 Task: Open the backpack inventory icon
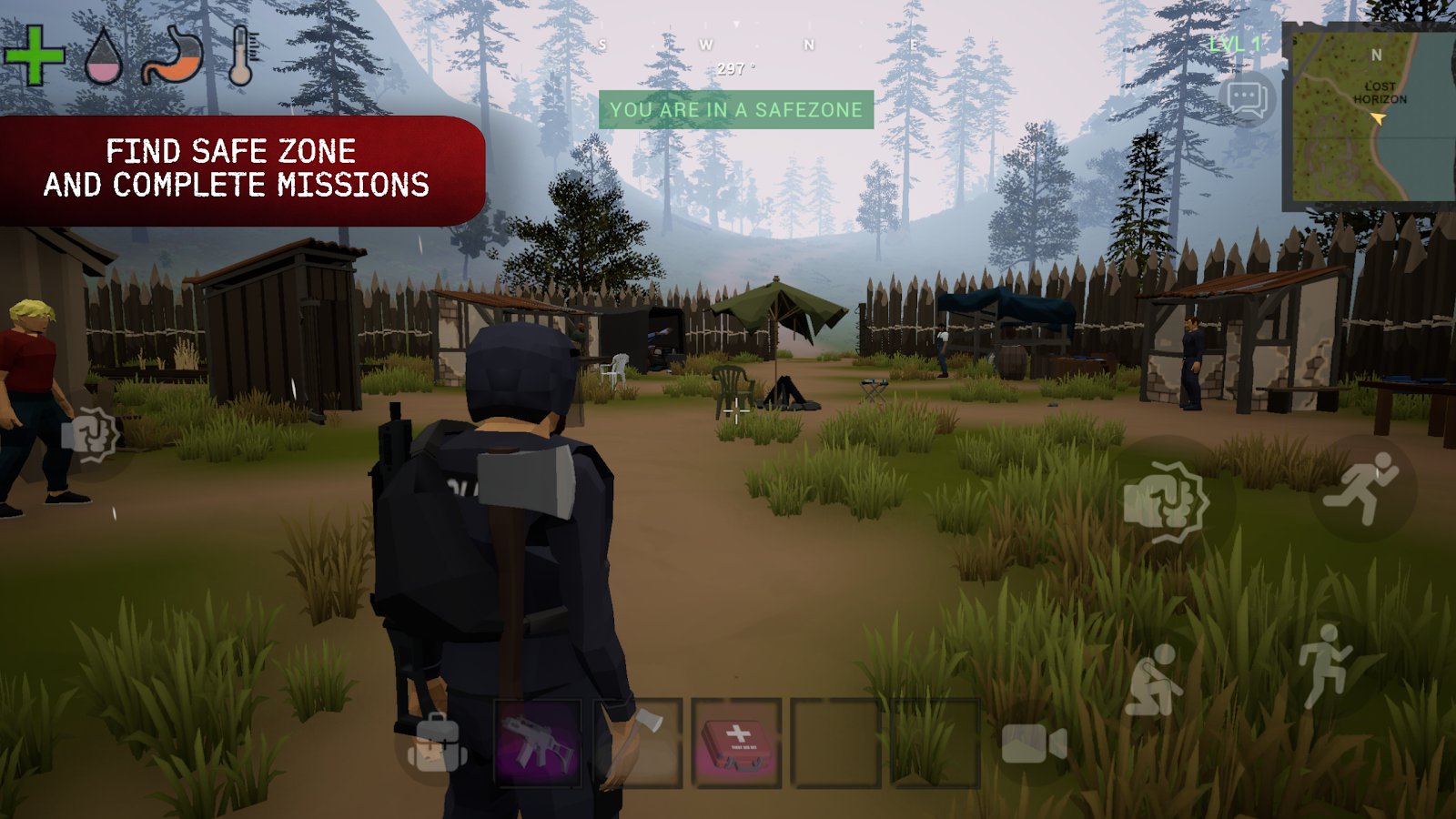436,743
